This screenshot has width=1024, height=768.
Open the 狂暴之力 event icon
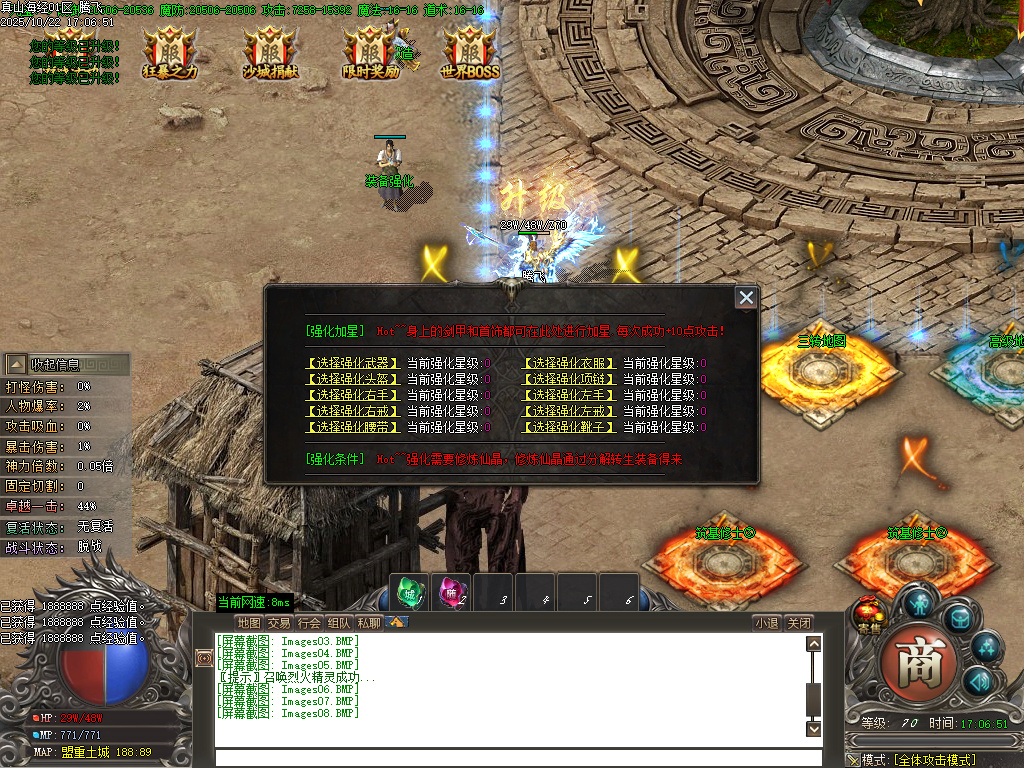[169, 50]
